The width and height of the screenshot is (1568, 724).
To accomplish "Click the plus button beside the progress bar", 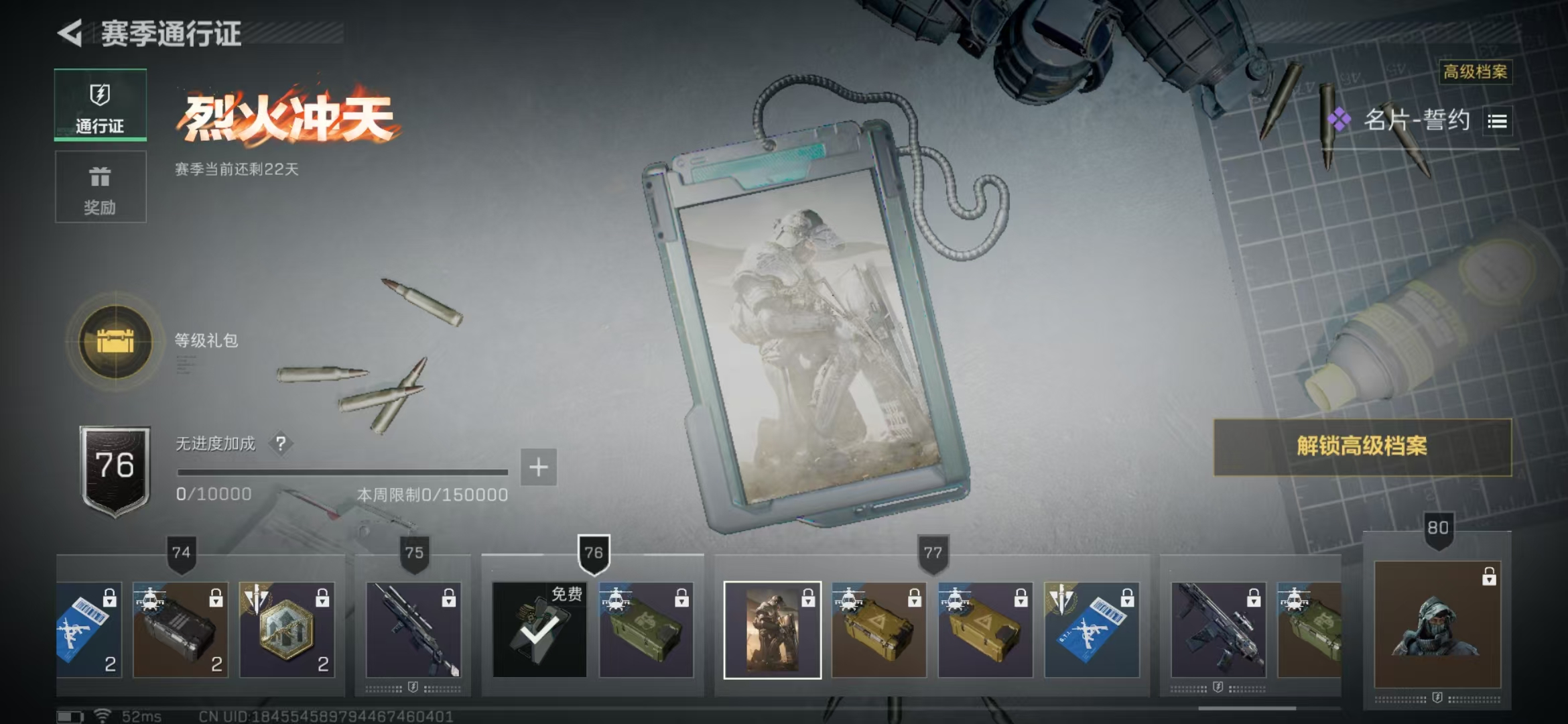I will tap(539, 467).
